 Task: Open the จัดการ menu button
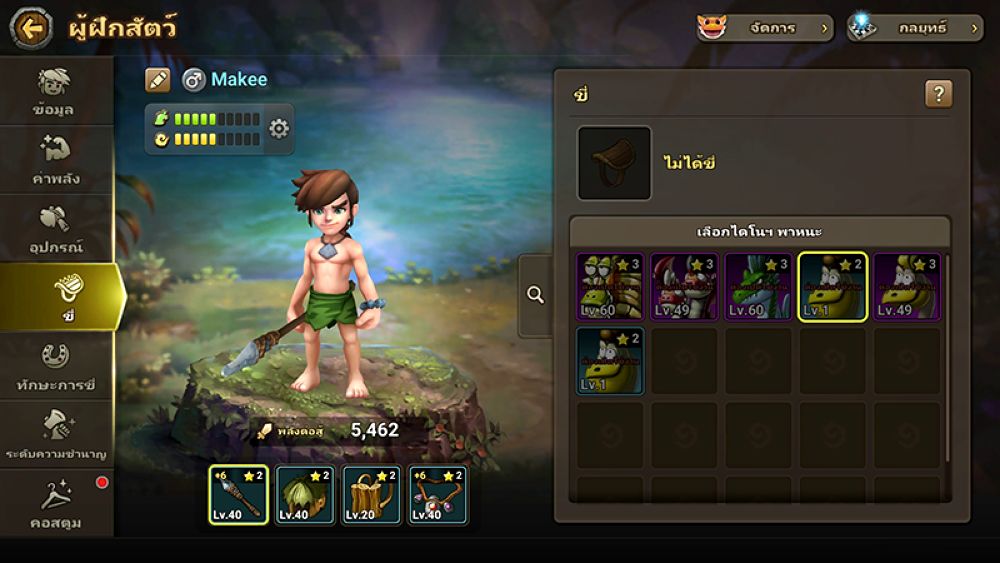(x=765, y=28)
